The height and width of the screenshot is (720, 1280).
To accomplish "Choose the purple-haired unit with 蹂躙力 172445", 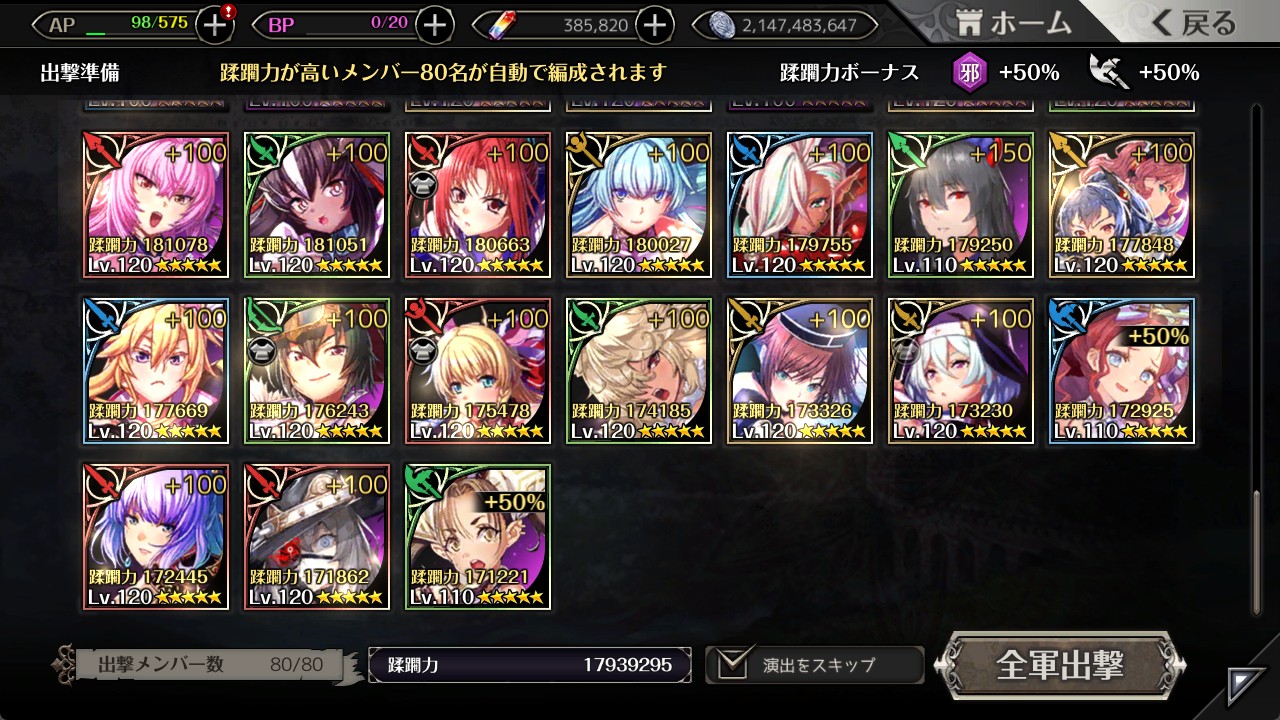I will pyautogui.click(x=157, y=537).
